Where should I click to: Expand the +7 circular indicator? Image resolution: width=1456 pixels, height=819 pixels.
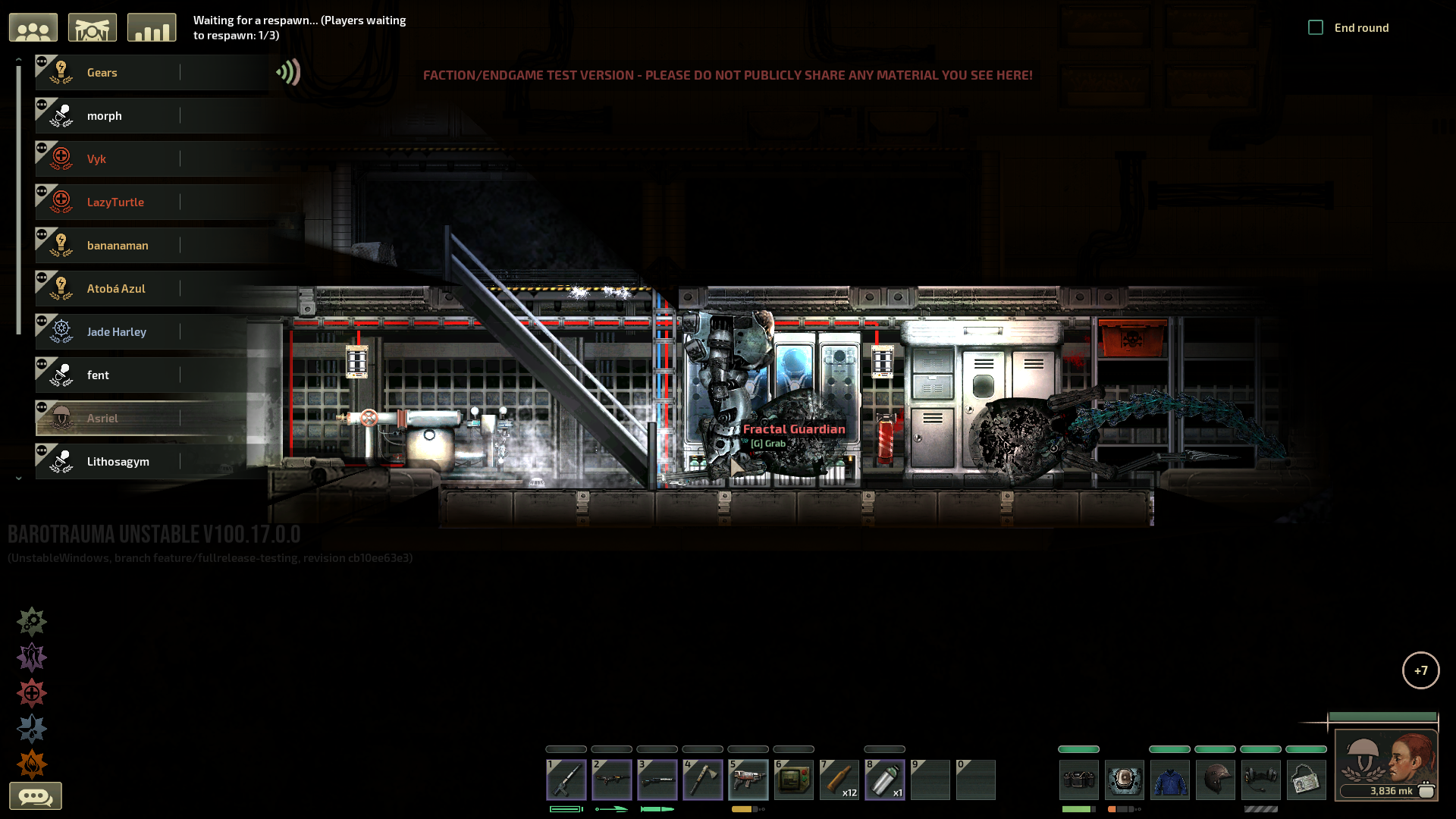[x=1420, y=670]
